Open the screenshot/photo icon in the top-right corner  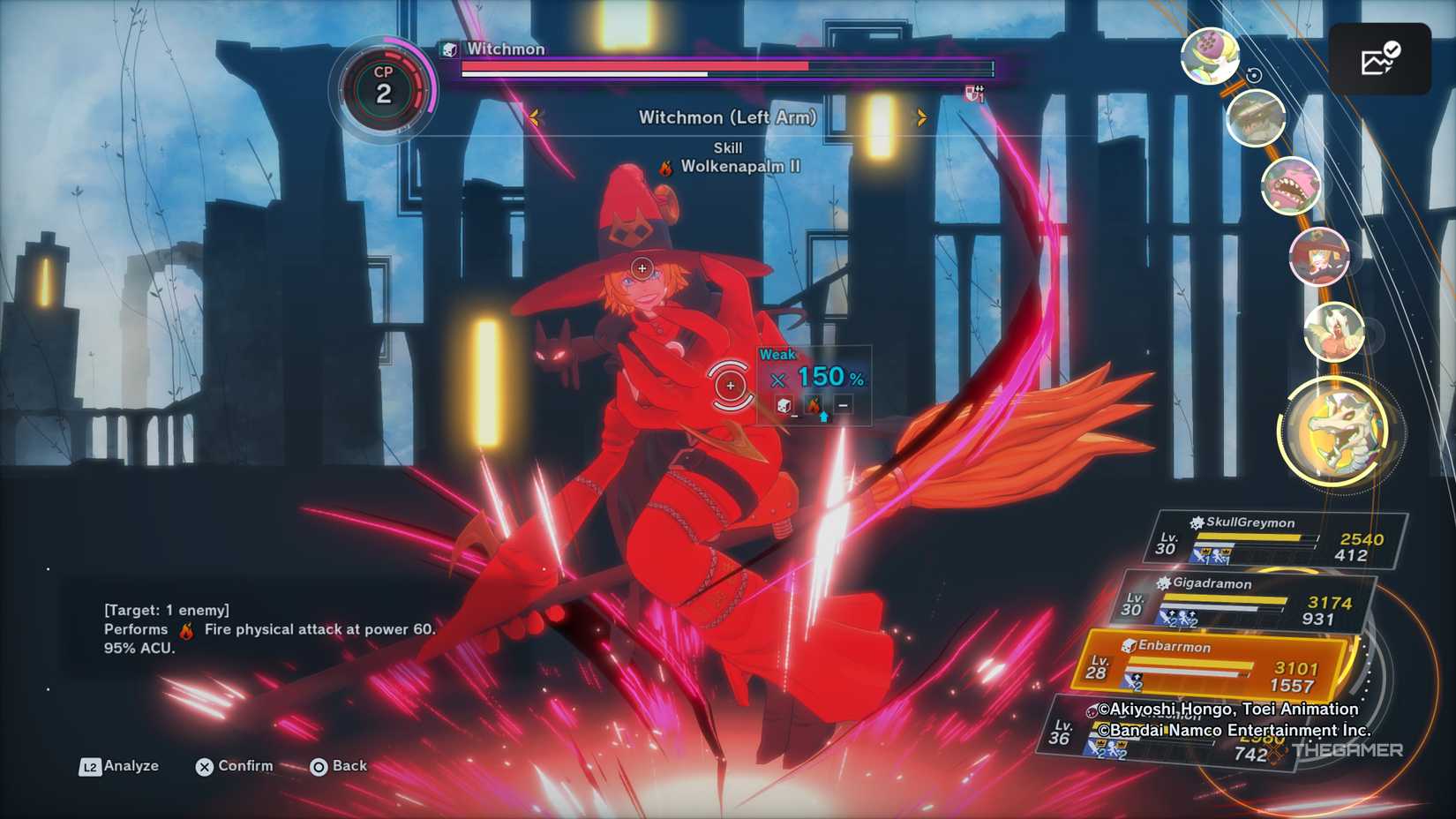click(1382, 58)
